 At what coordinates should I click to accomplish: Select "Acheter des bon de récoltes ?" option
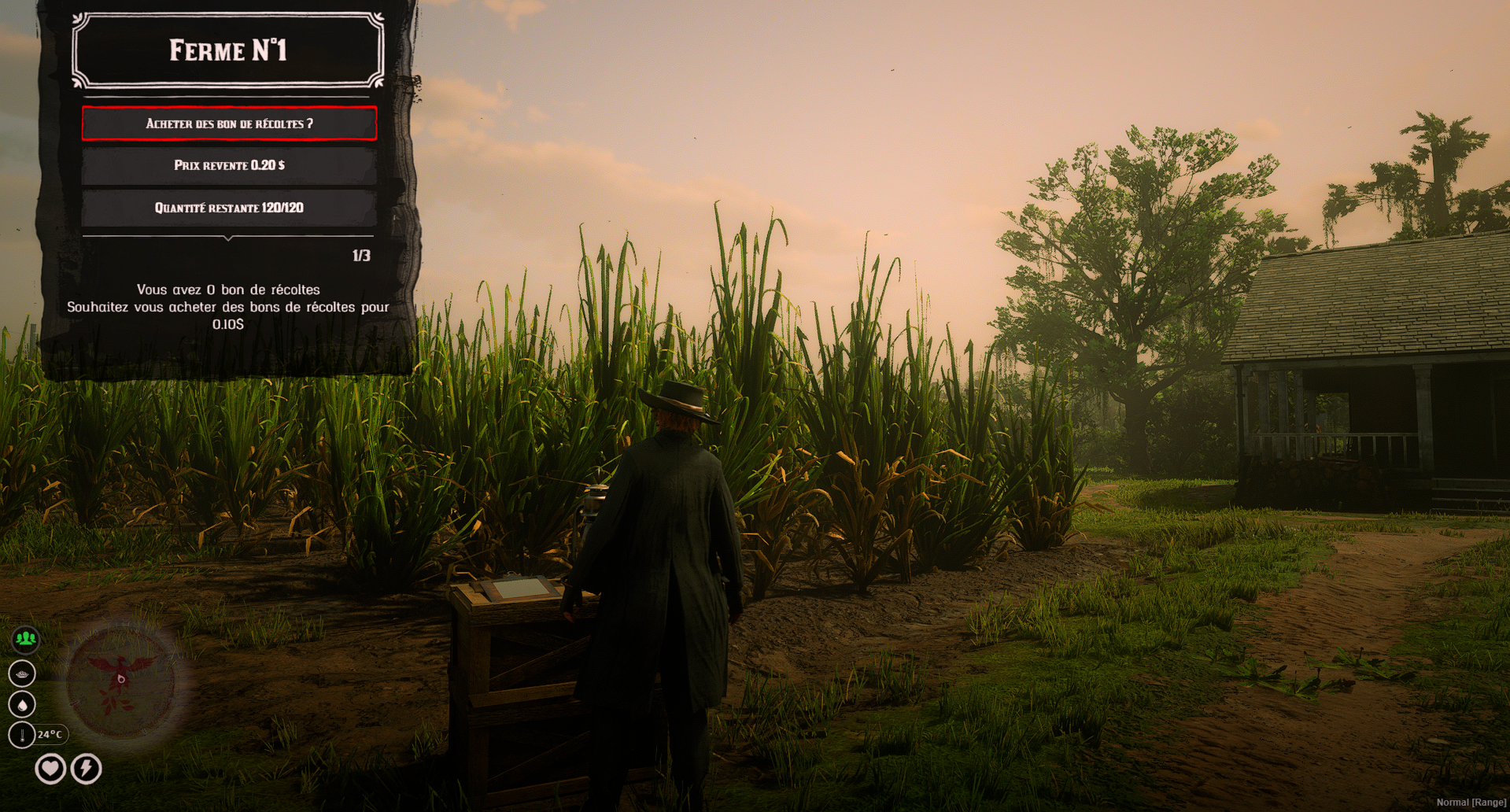(x=229, y=124)
